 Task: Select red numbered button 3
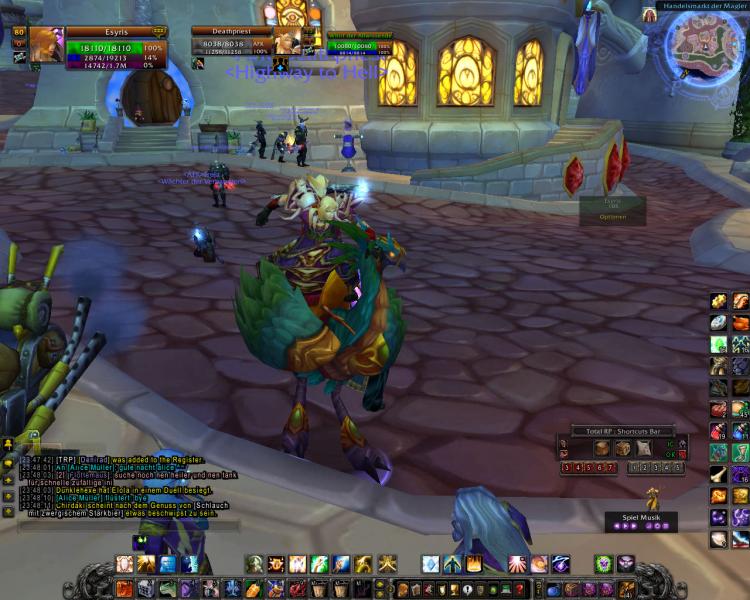(566, 467)
